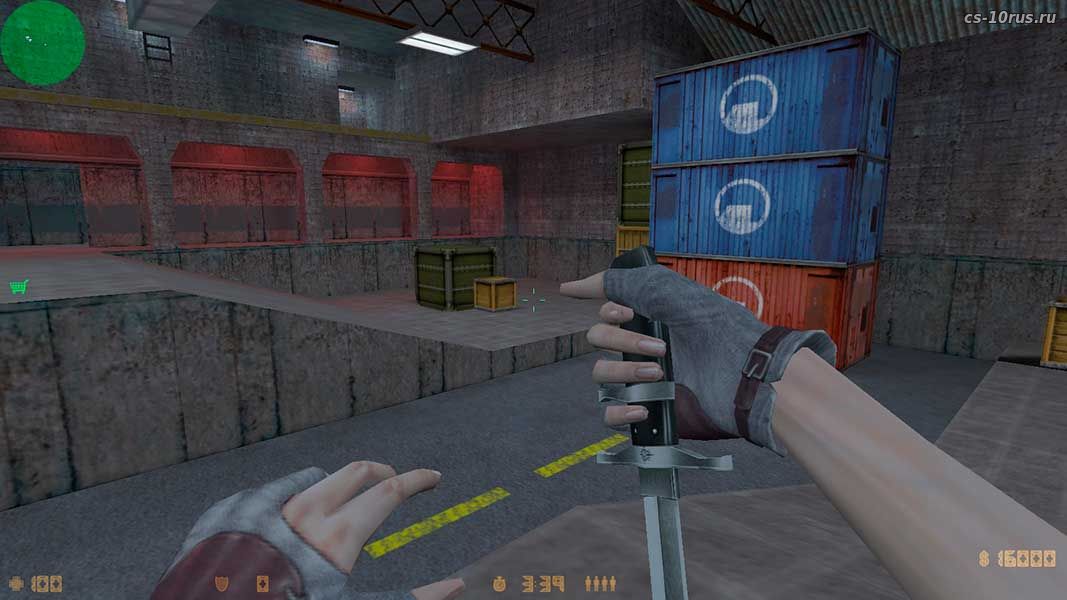This screenshot has height=600, width=1067.
Task: Click the hostage figures icon
Action: [601, 582]
